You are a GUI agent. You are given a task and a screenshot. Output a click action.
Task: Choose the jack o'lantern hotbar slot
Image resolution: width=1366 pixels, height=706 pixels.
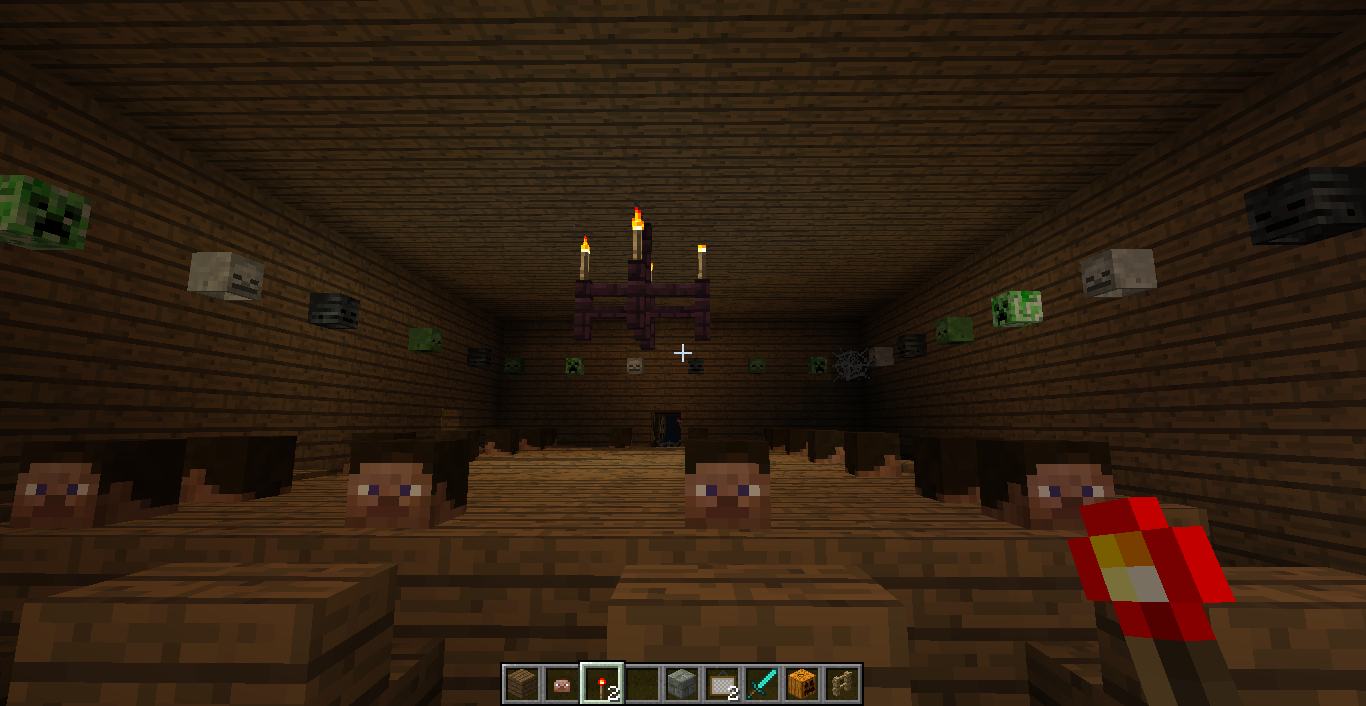(801, 684)
